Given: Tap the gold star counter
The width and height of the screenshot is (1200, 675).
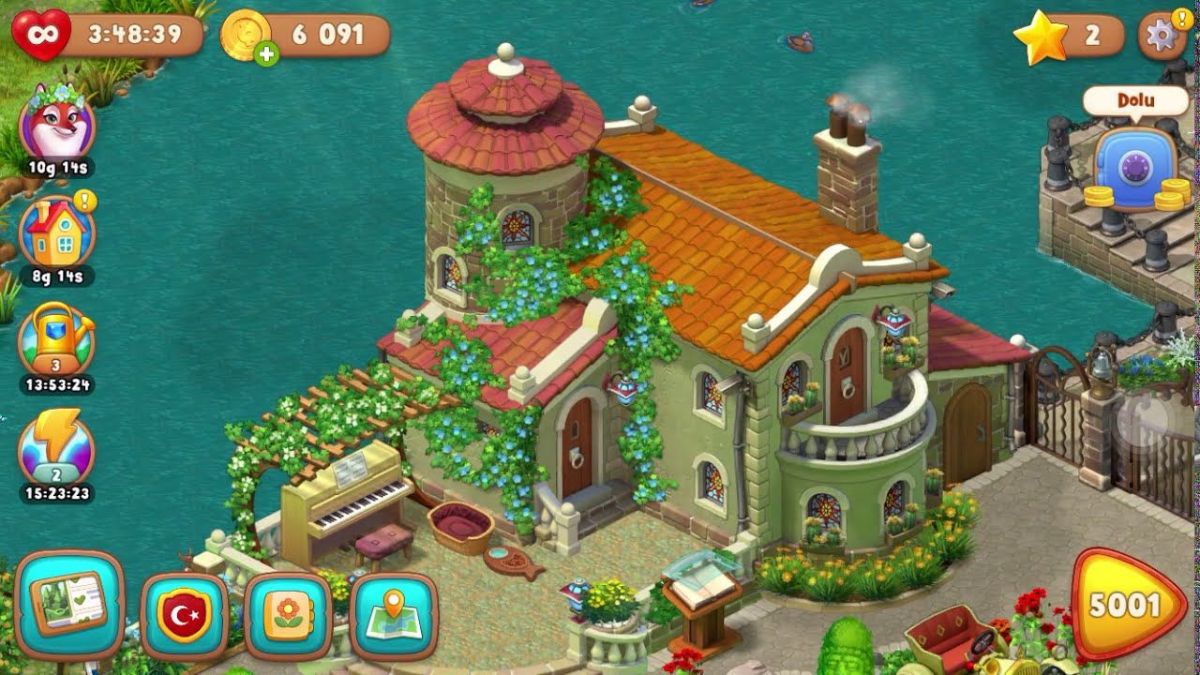Looking at the screenshot, I should (x=1040, y=36).
